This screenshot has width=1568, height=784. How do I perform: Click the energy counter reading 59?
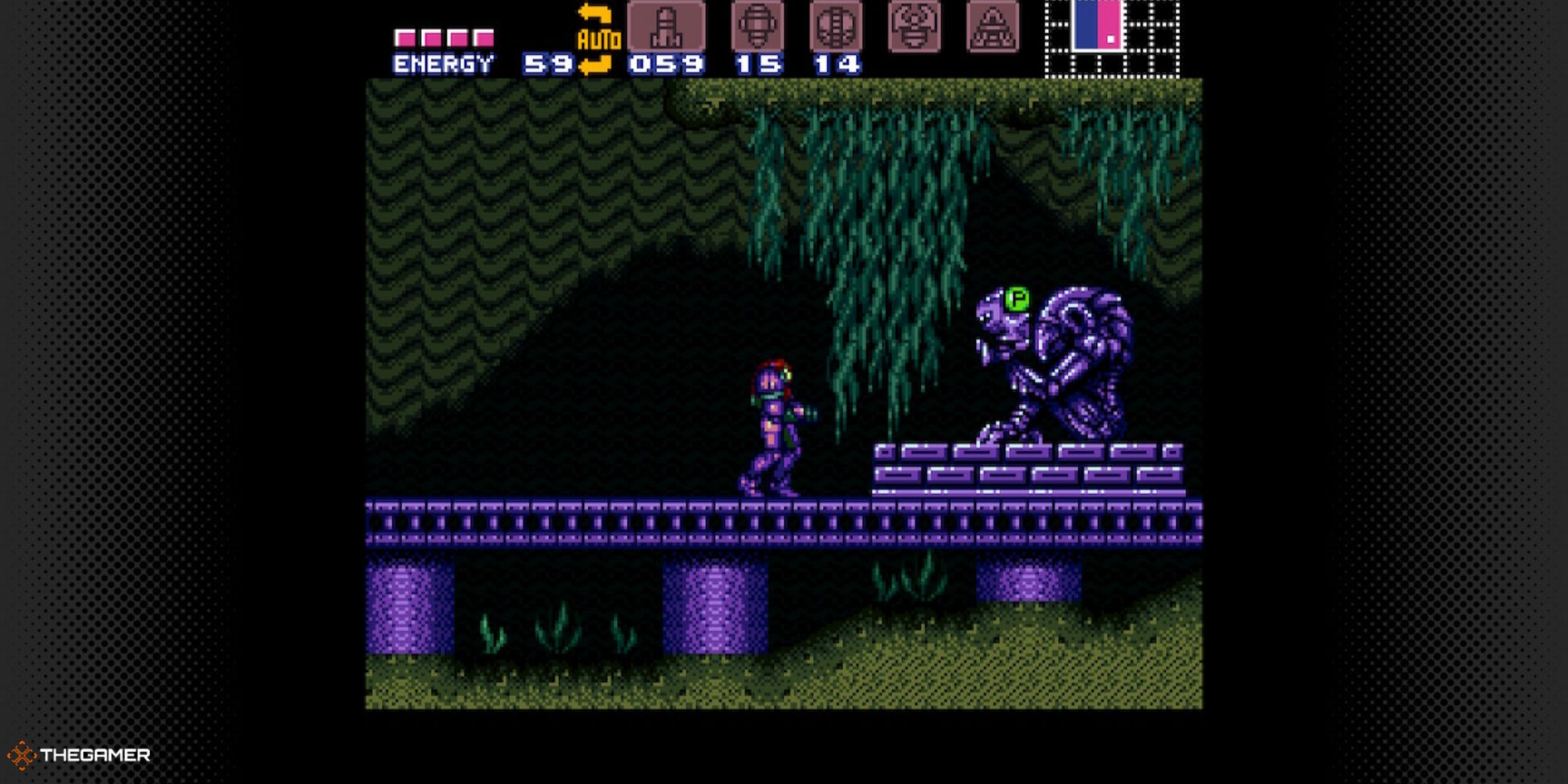click(x=546, y=63)
